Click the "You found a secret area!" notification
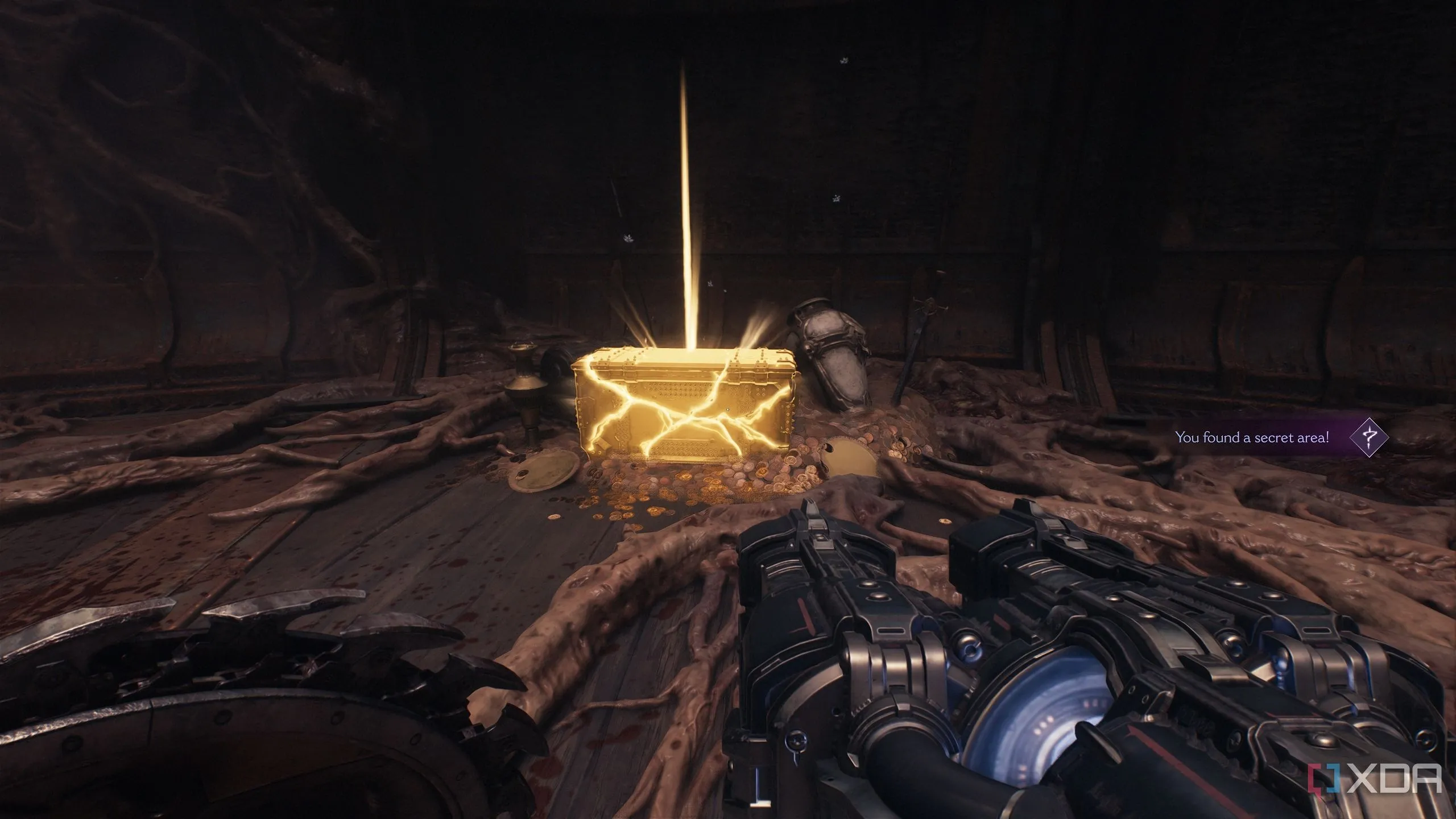This screenshot has height=819, width=1456. click(x=1252, y=438)
